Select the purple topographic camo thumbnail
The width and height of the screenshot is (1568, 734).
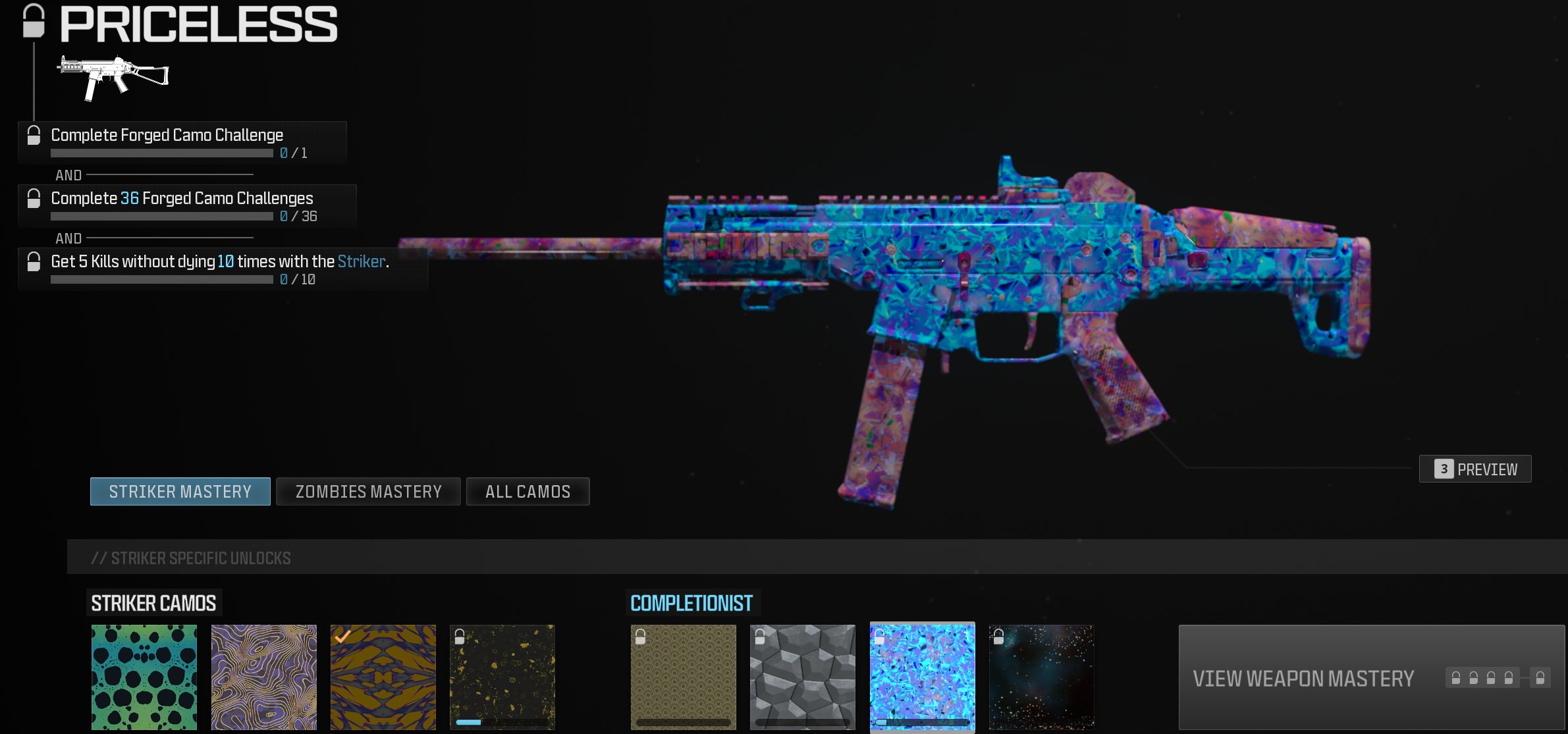[263, 677]
